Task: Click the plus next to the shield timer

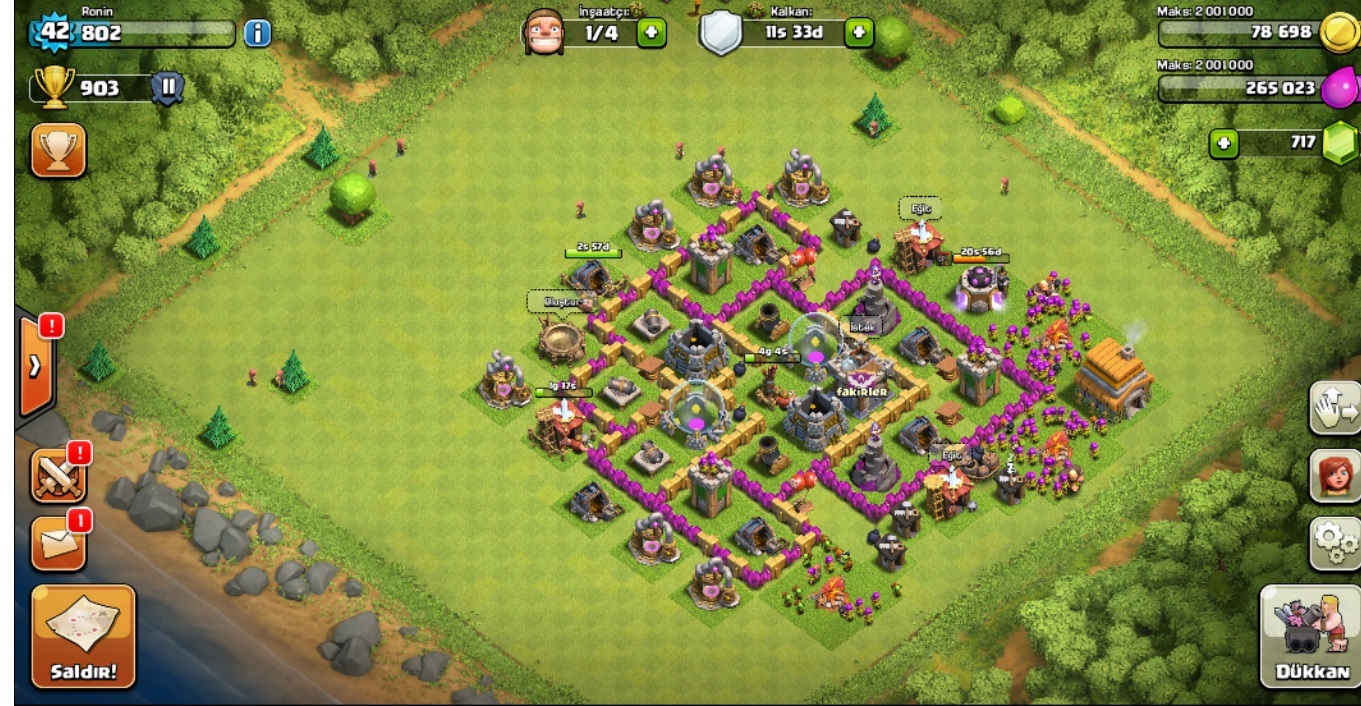Action: 858,33
